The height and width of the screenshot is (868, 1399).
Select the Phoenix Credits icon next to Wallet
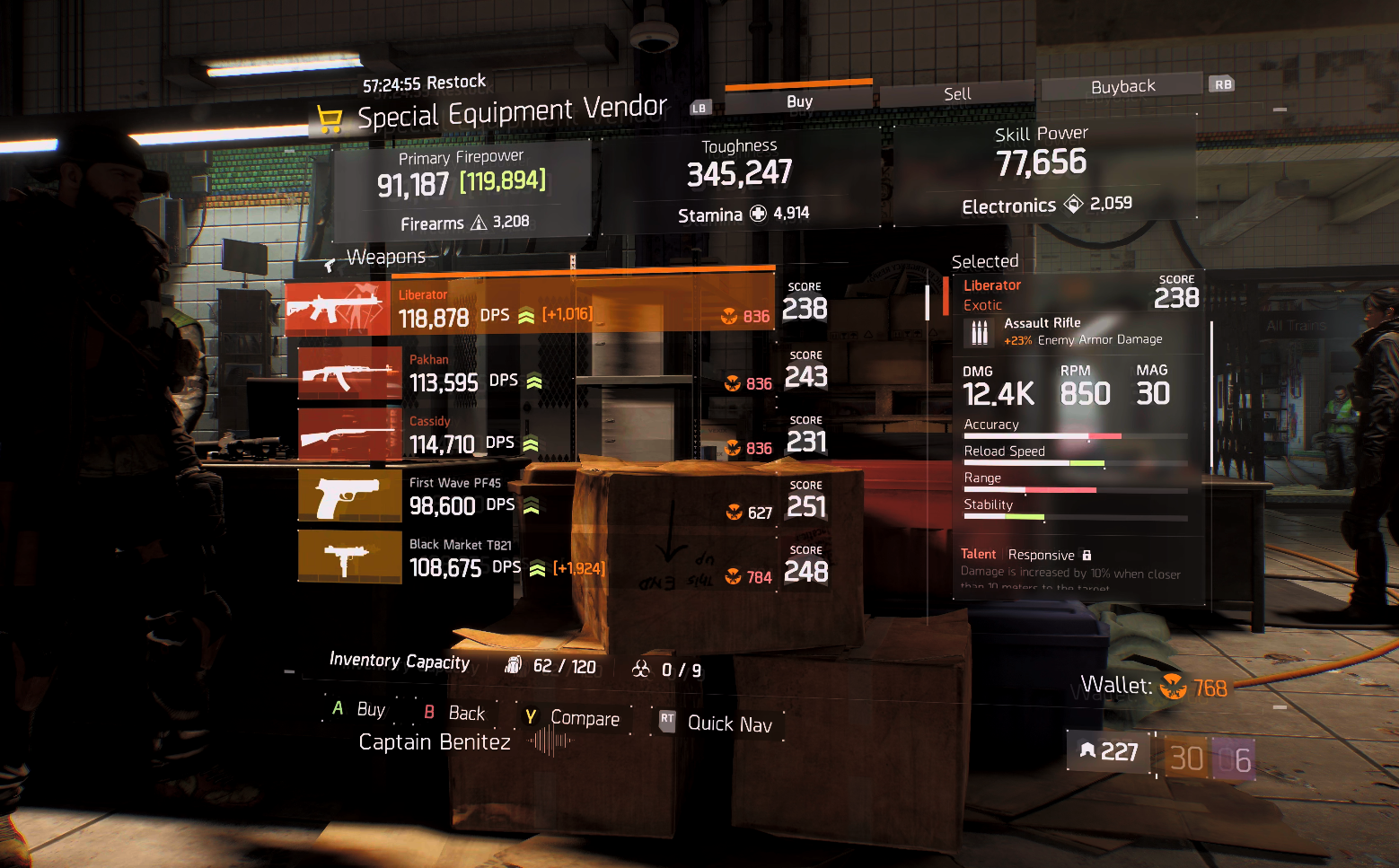tap(1173, 687)
